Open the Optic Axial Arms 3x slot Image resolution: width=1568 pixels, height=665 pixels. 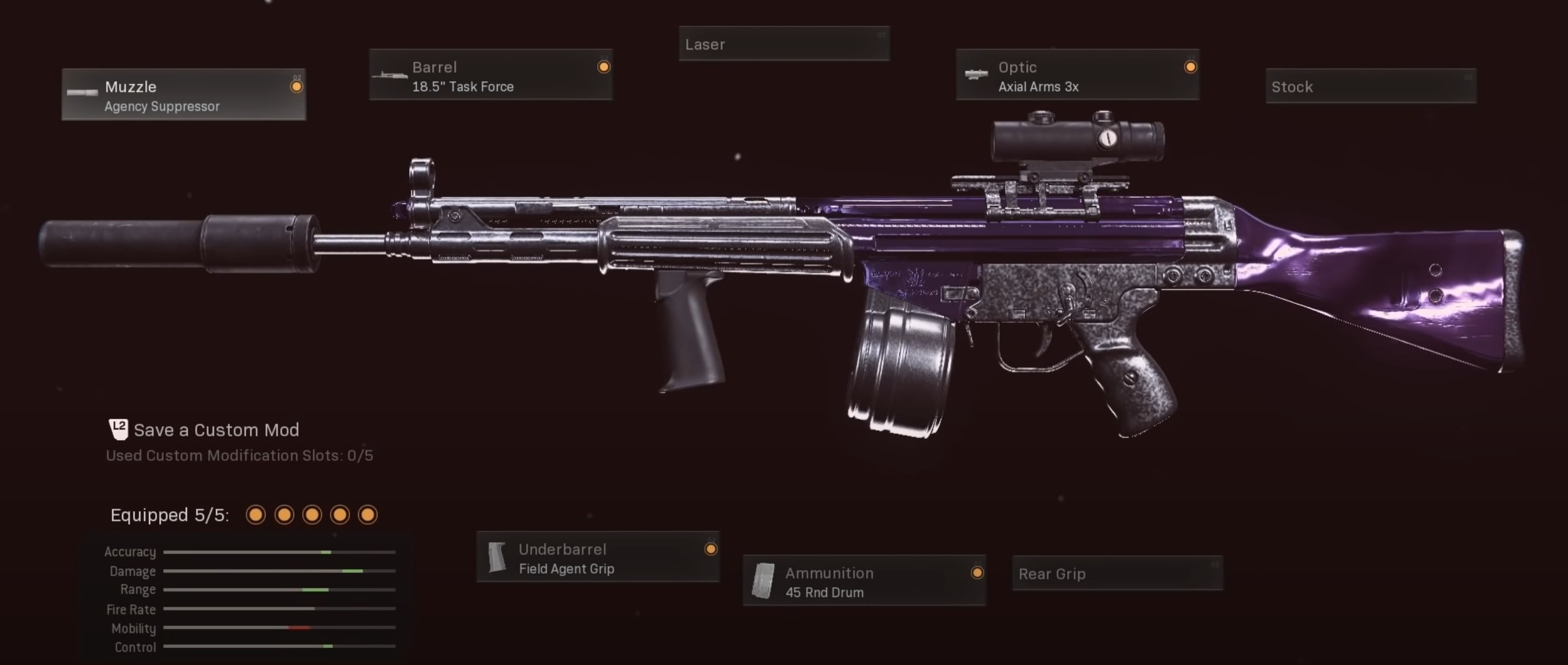pyautogui.click(x=1077, y=75)
